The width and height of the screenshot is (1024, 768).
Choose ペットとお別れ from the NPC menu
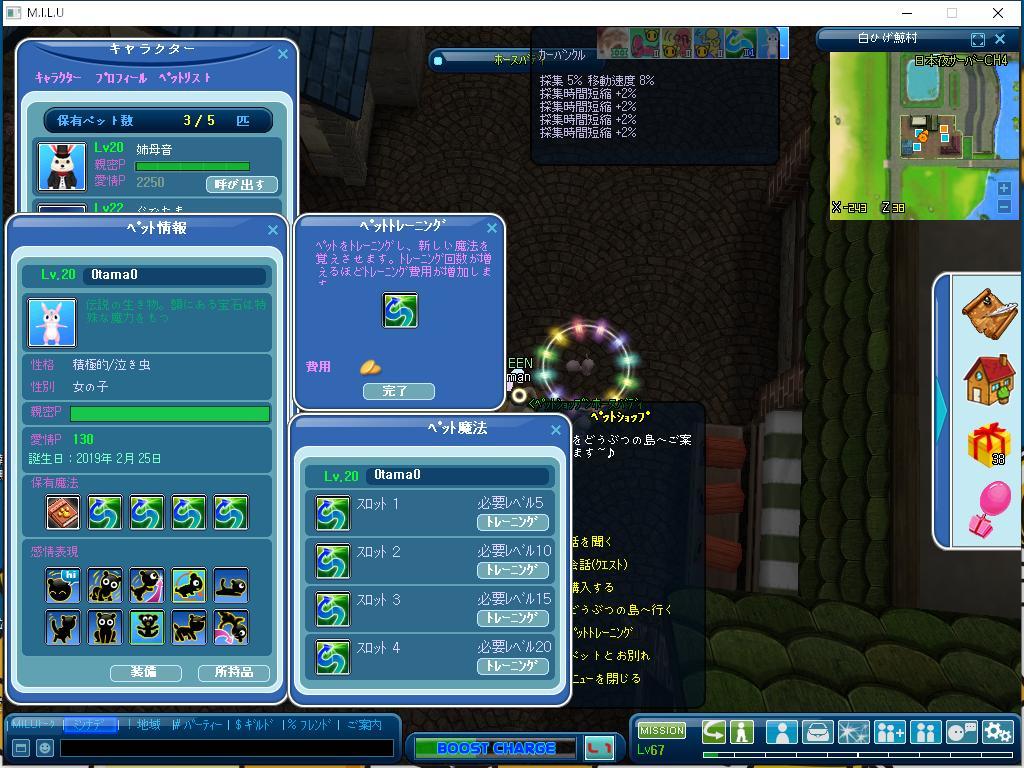[x=610, y=656]
